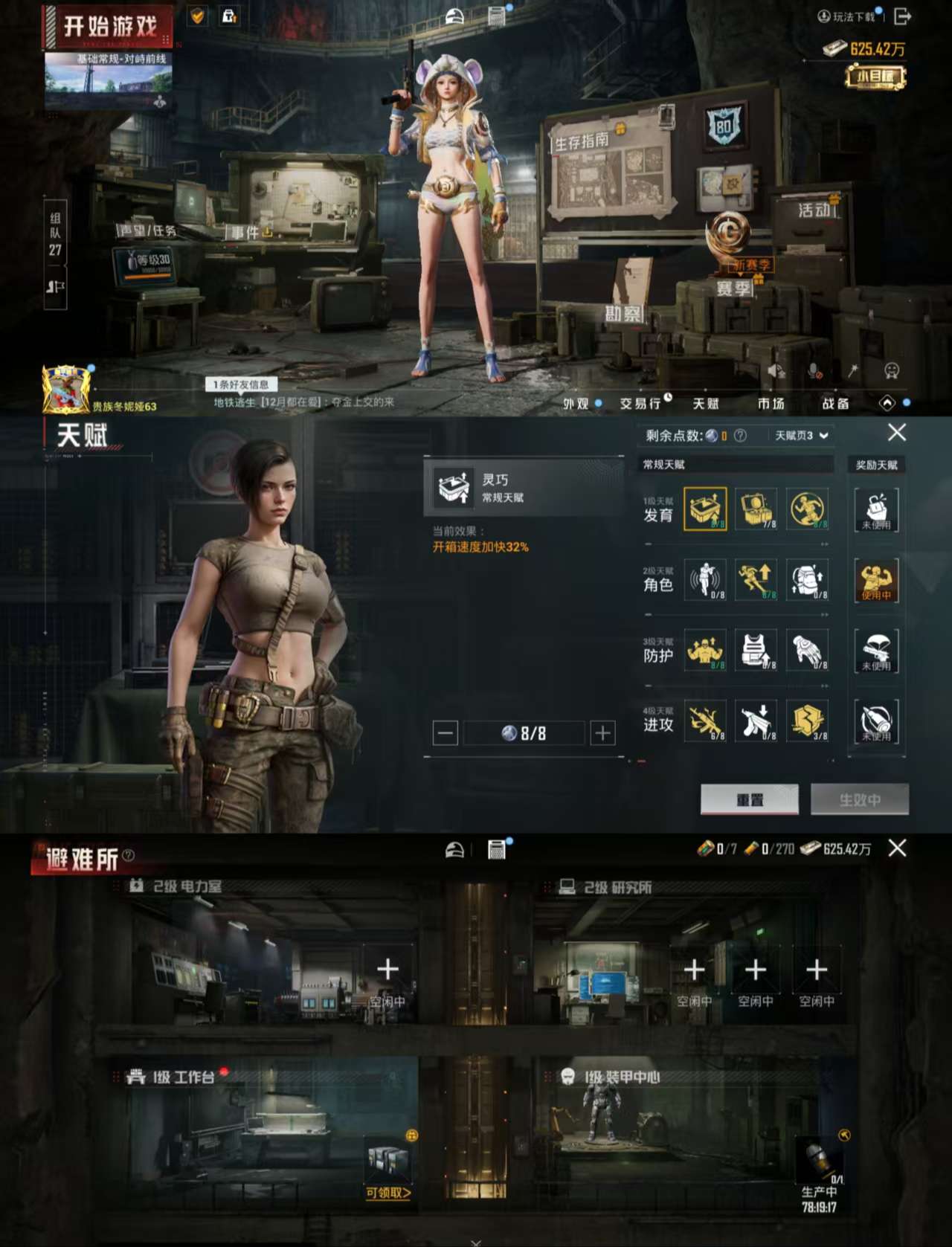This screenshot has width=952, height=1247.
Task: Switch to the 市场 tab
Action: point(771,404)
